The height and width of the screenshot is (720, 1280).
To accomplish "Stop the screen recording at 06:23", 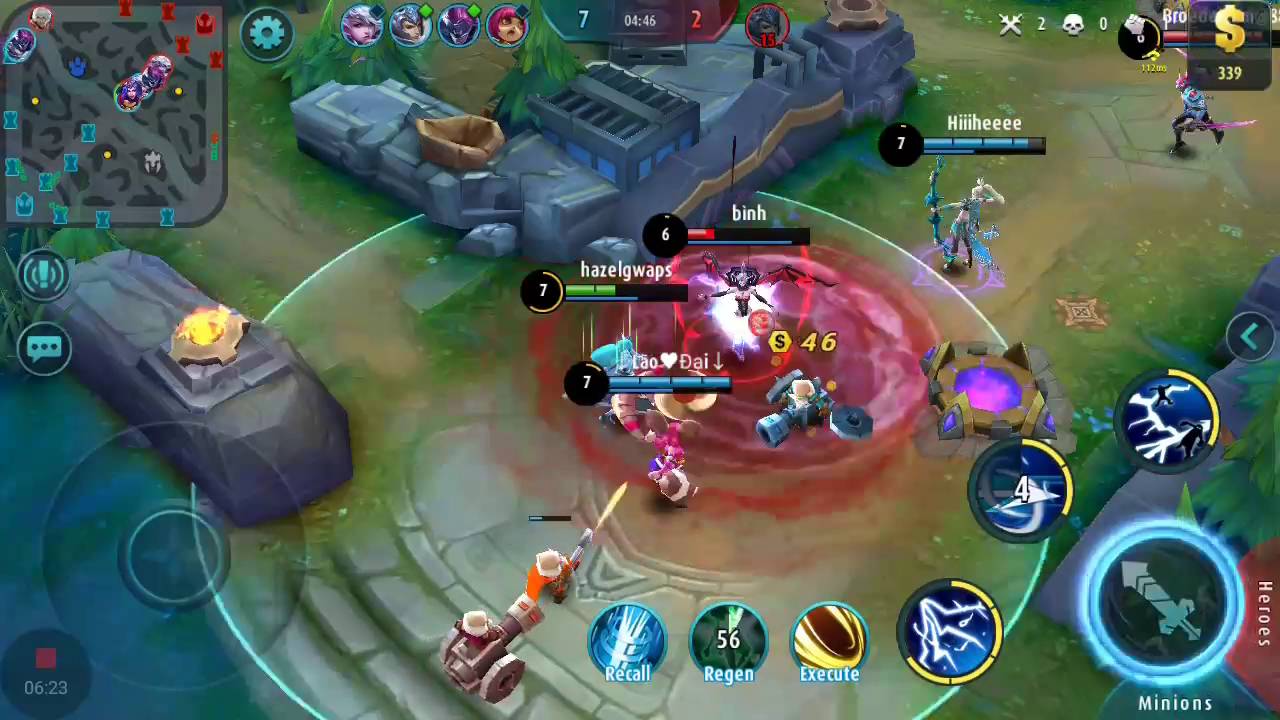I will click(x=45, y=659).
